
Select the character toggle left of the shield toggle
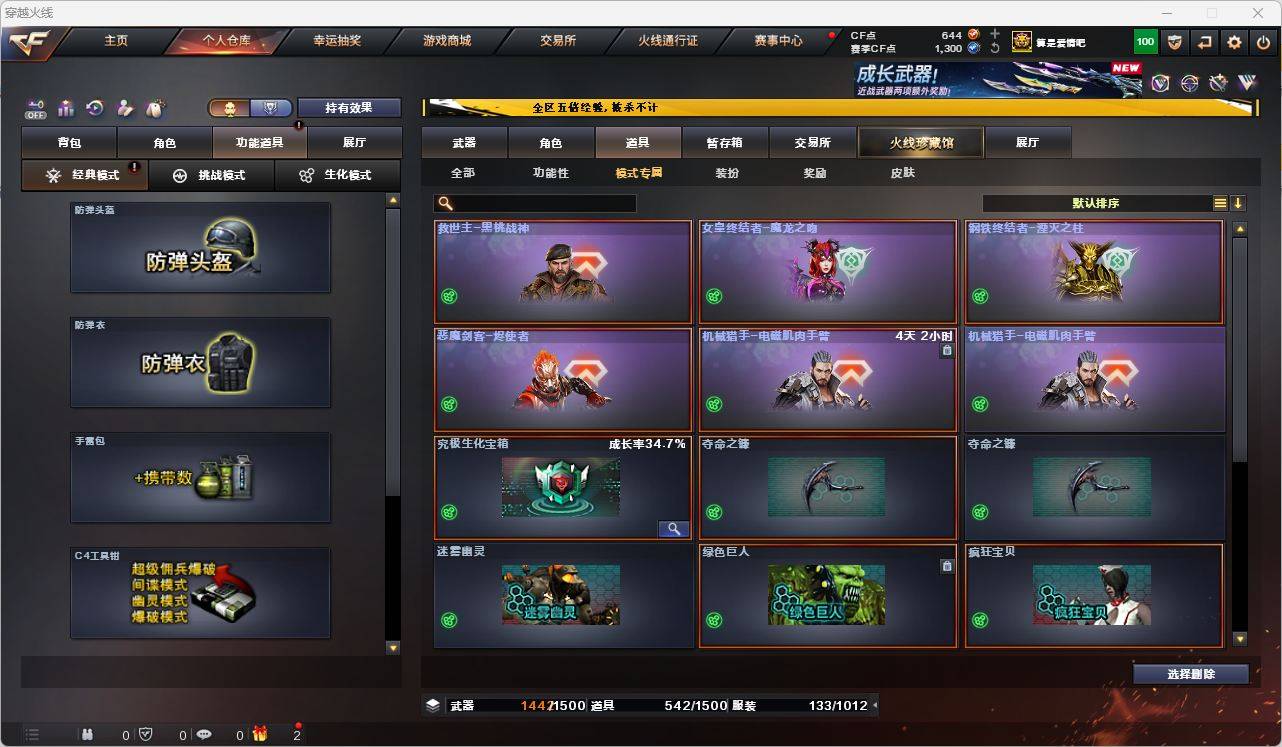230,107
